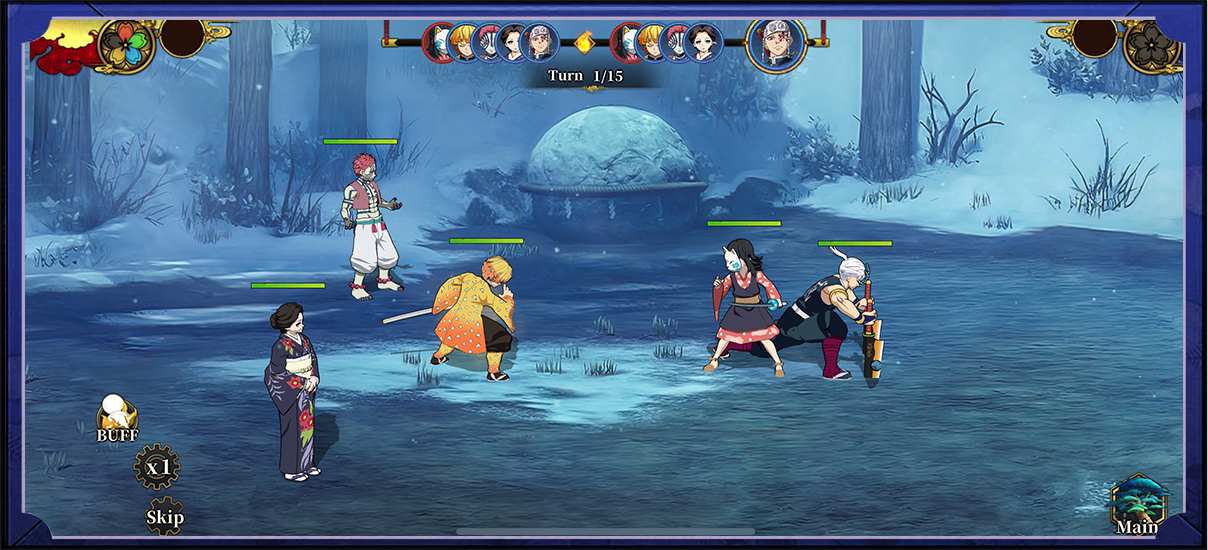1208x550 pixels.
Task: Return to the Main screen
Action: (1138, 505)
